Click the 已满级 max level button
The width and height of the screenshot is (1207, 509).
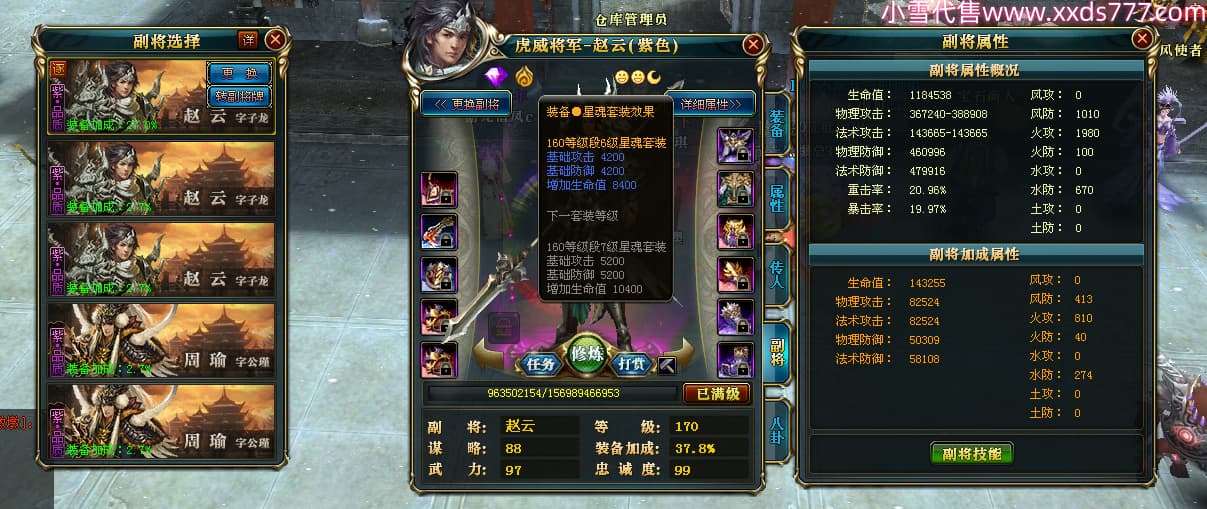tap(716, 394)
